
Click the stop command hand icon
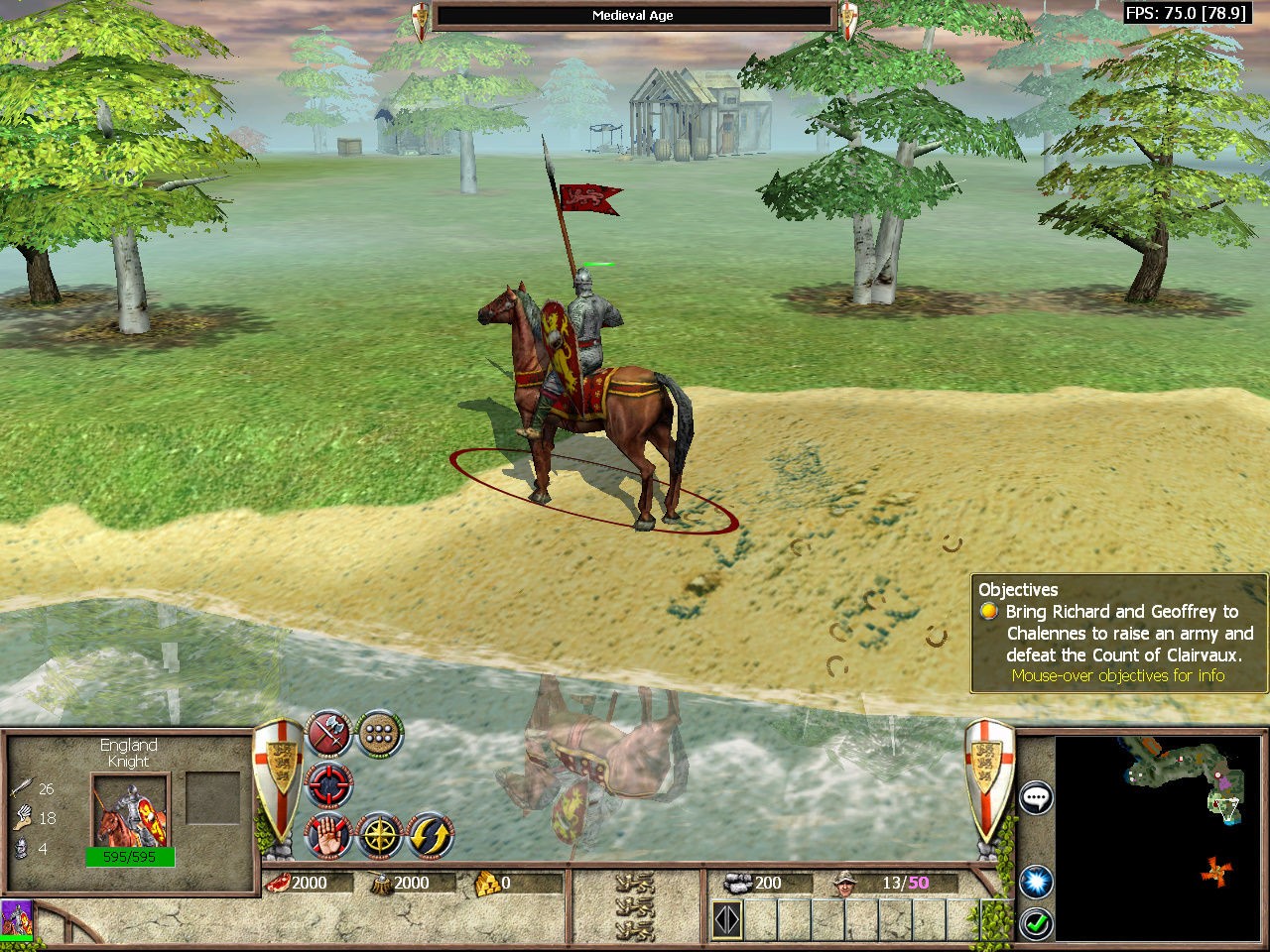pyautogui.click(x=328, y=836)
